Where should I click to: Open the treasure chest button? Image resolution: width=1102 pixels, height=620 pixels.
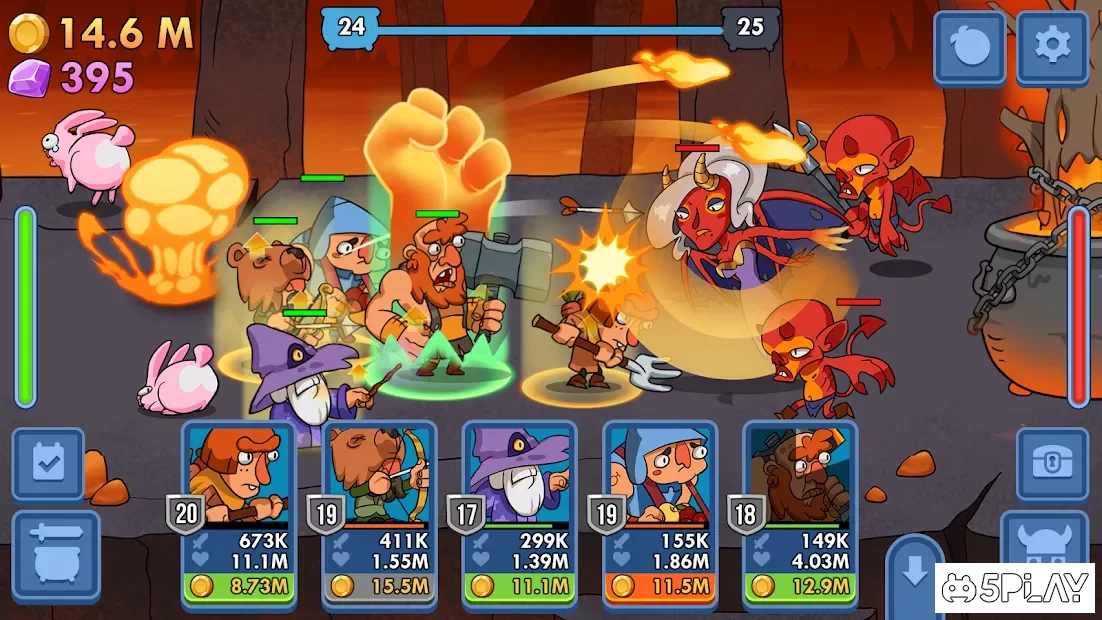[1052, 463]
